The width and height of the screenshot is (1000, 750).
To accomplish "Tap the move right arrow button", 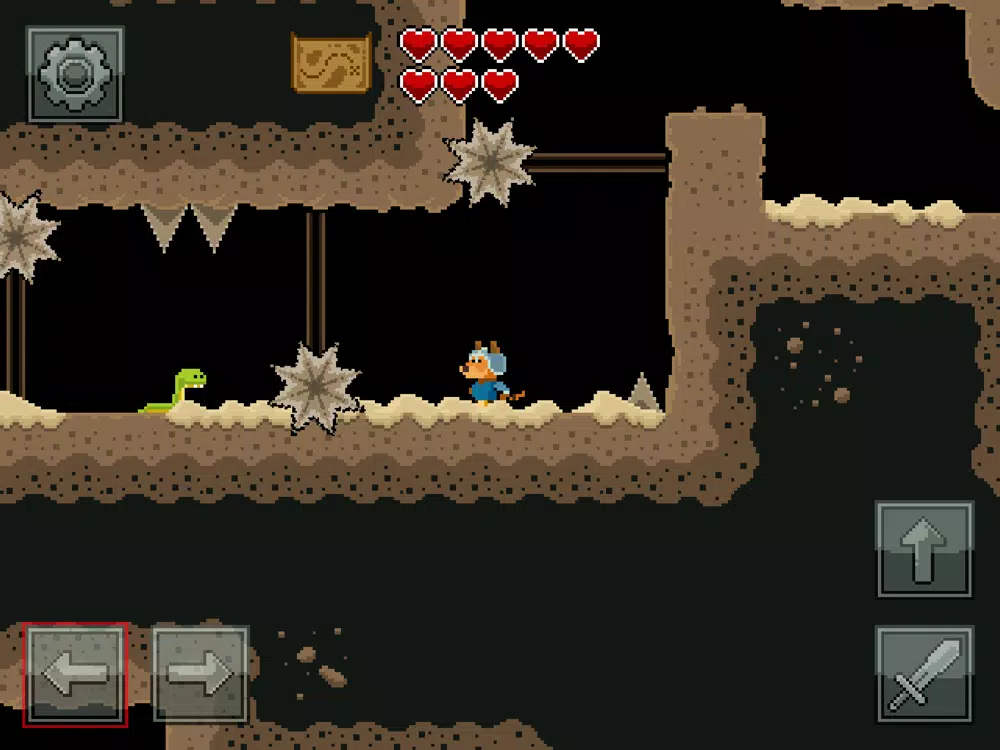I will coord(200,673).
